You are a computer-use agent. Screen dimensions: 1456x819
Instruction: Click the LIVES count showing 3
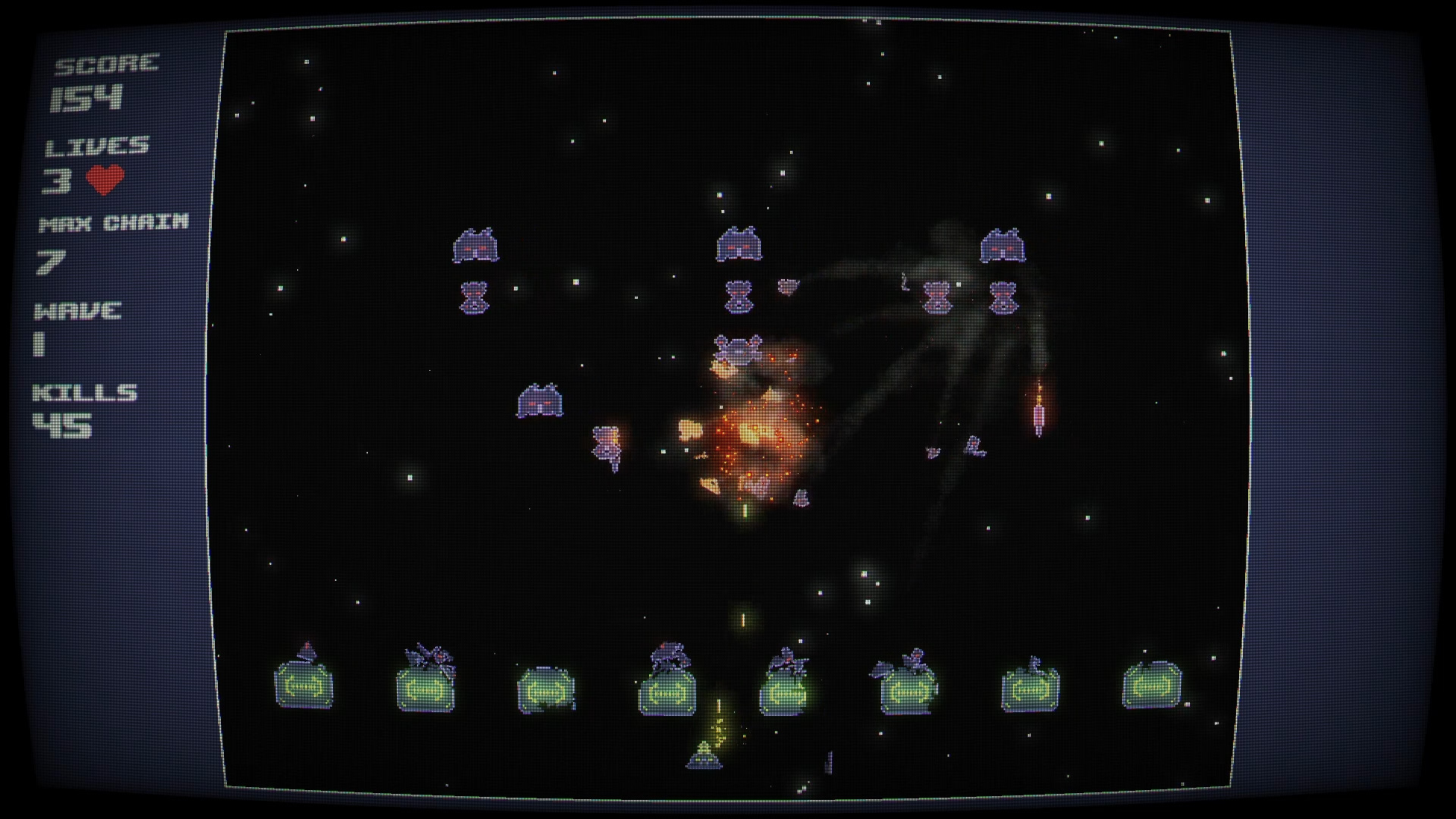click(x=58, y=180)
